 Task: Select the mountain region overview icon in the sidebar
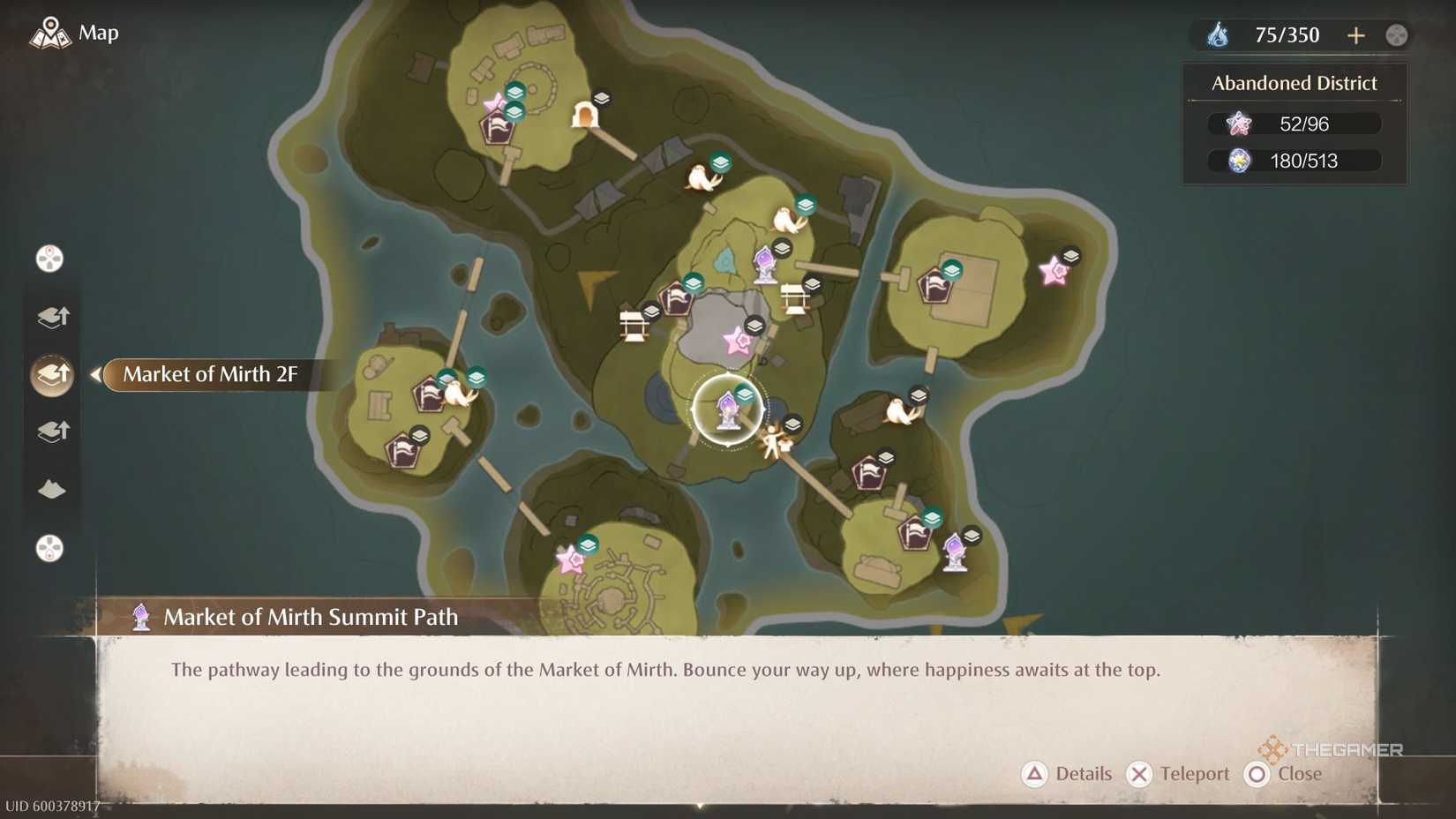tap(50, 489)
